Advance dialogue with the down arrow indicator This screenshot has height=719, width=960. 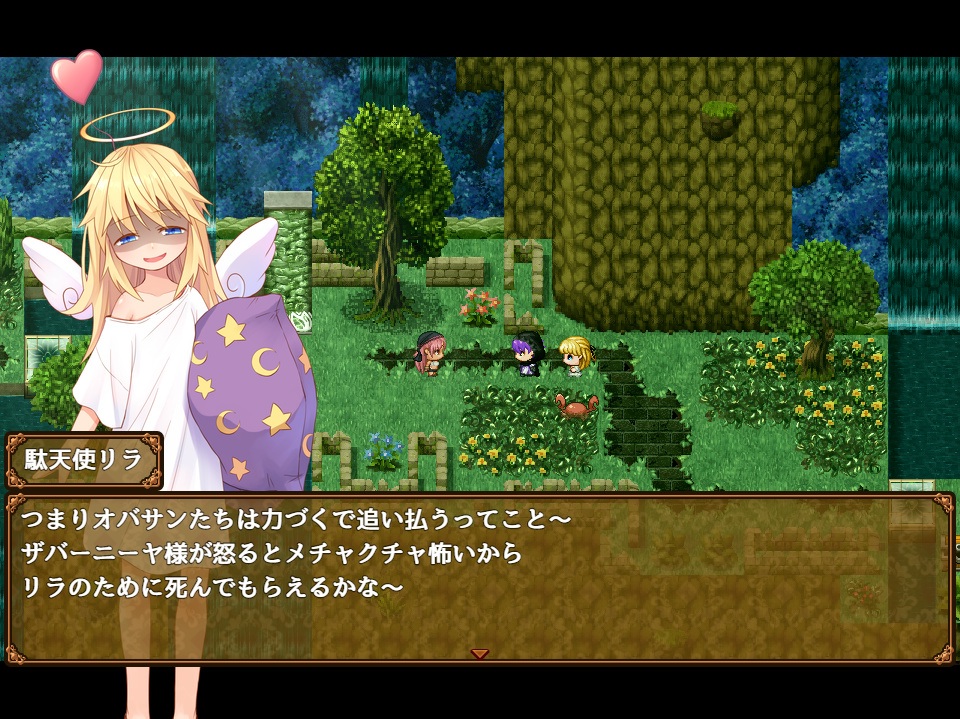pos(480,653)
